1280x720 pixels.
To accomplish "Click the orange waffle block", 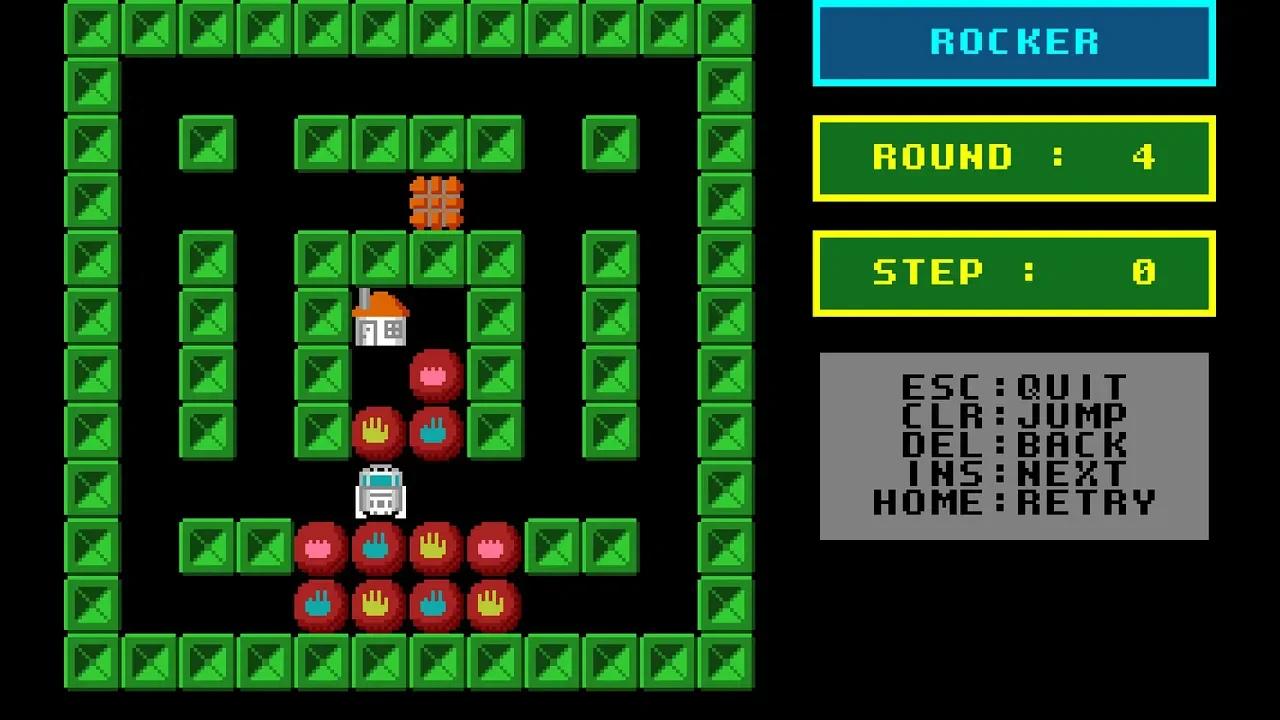I will pyautogui.click(x=437, y=201).
